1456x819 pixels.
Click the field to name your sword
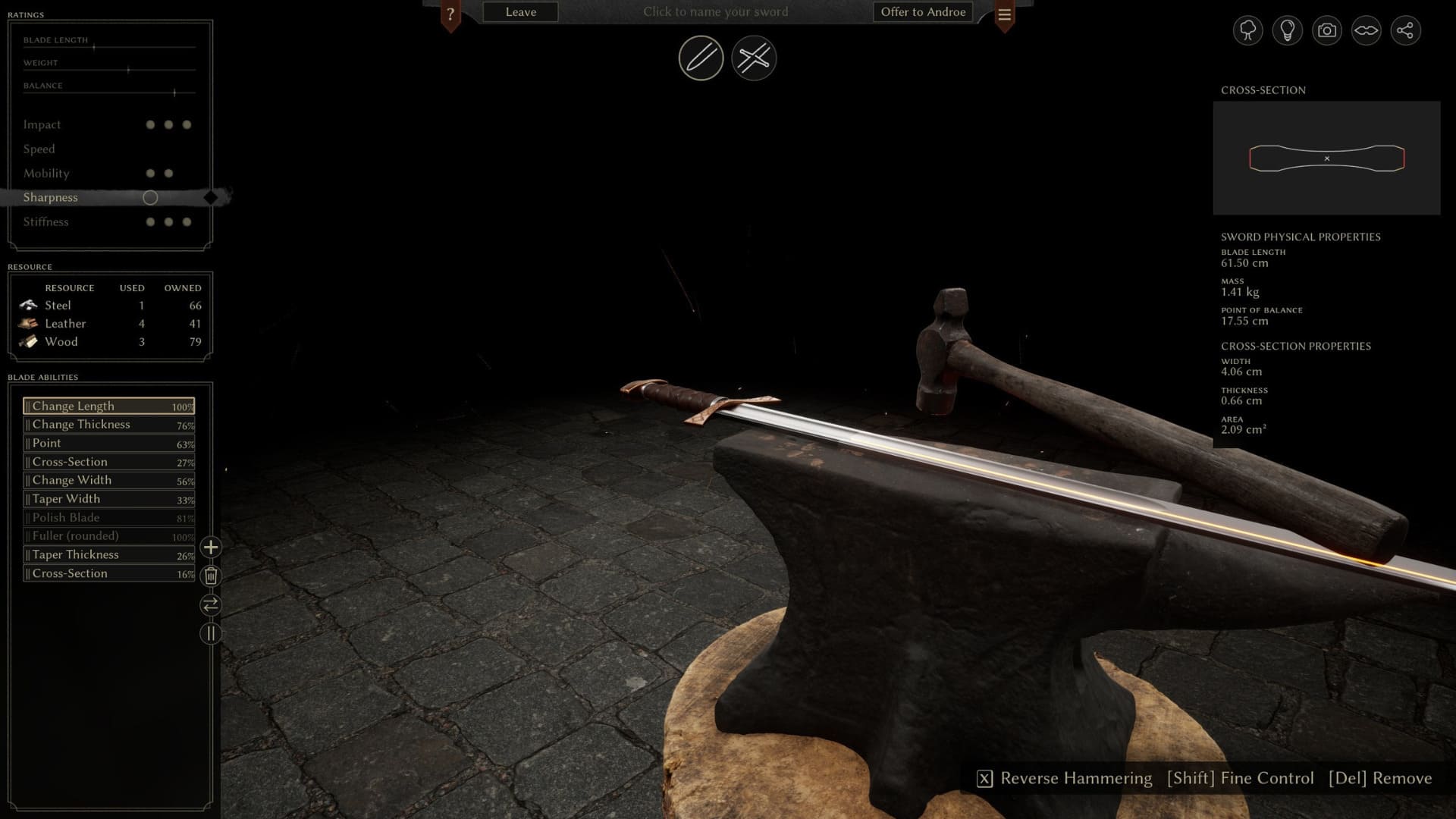pos(715,11)
